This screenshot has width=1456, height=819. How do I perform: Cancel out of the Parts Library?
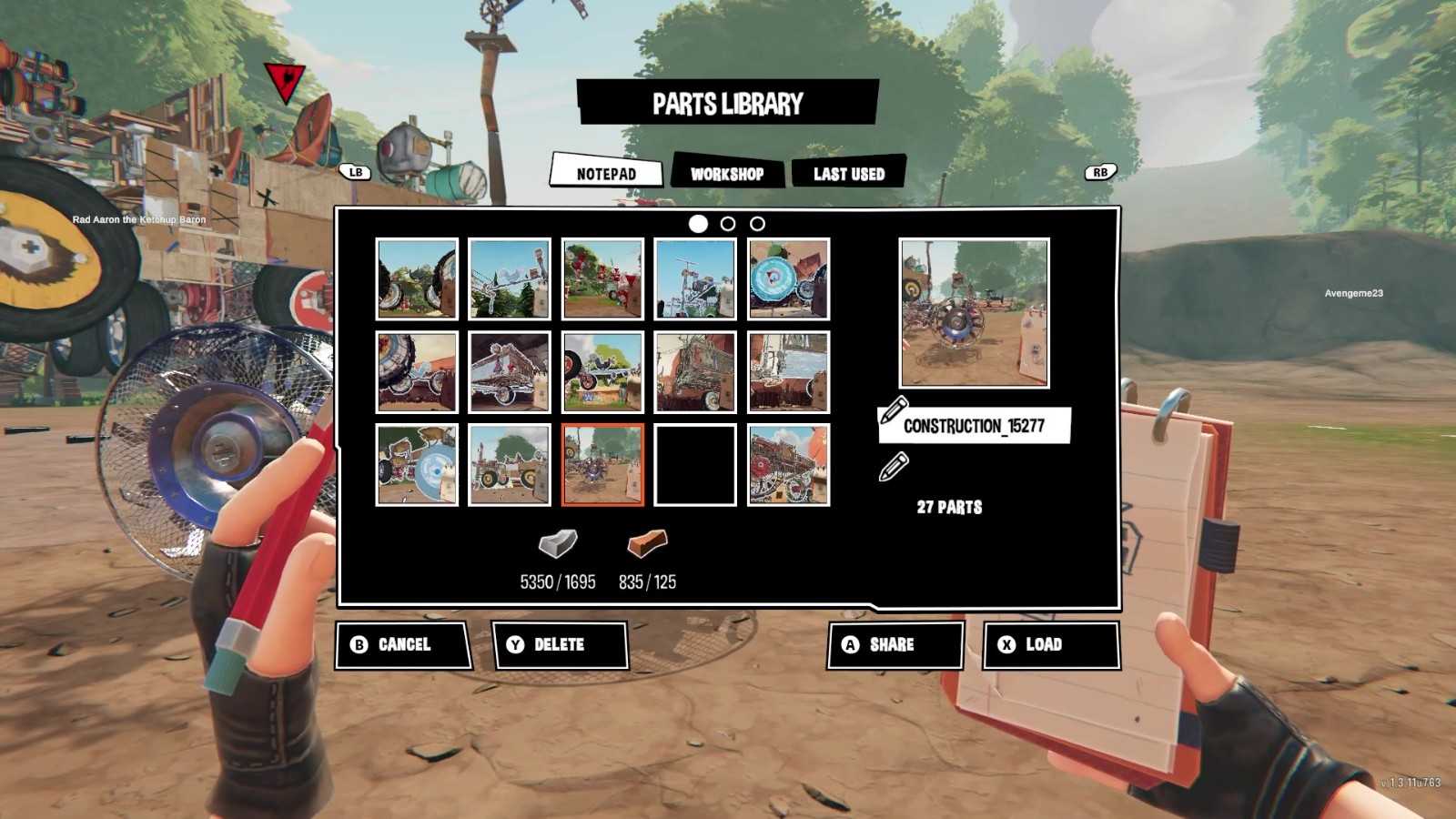(403, 644)
